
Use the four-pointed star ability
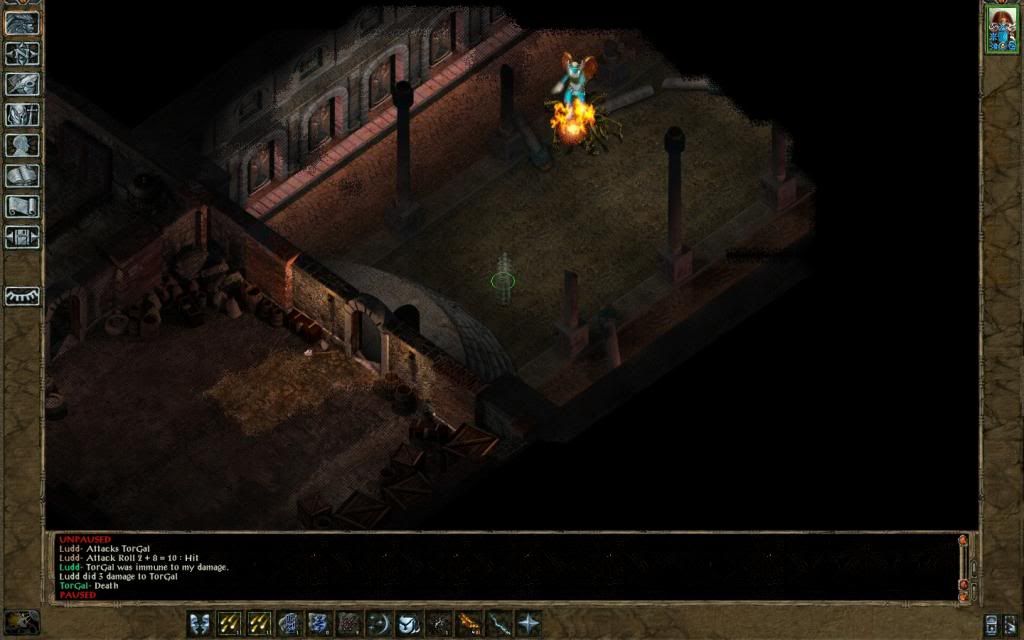click(x=528, y=624)
